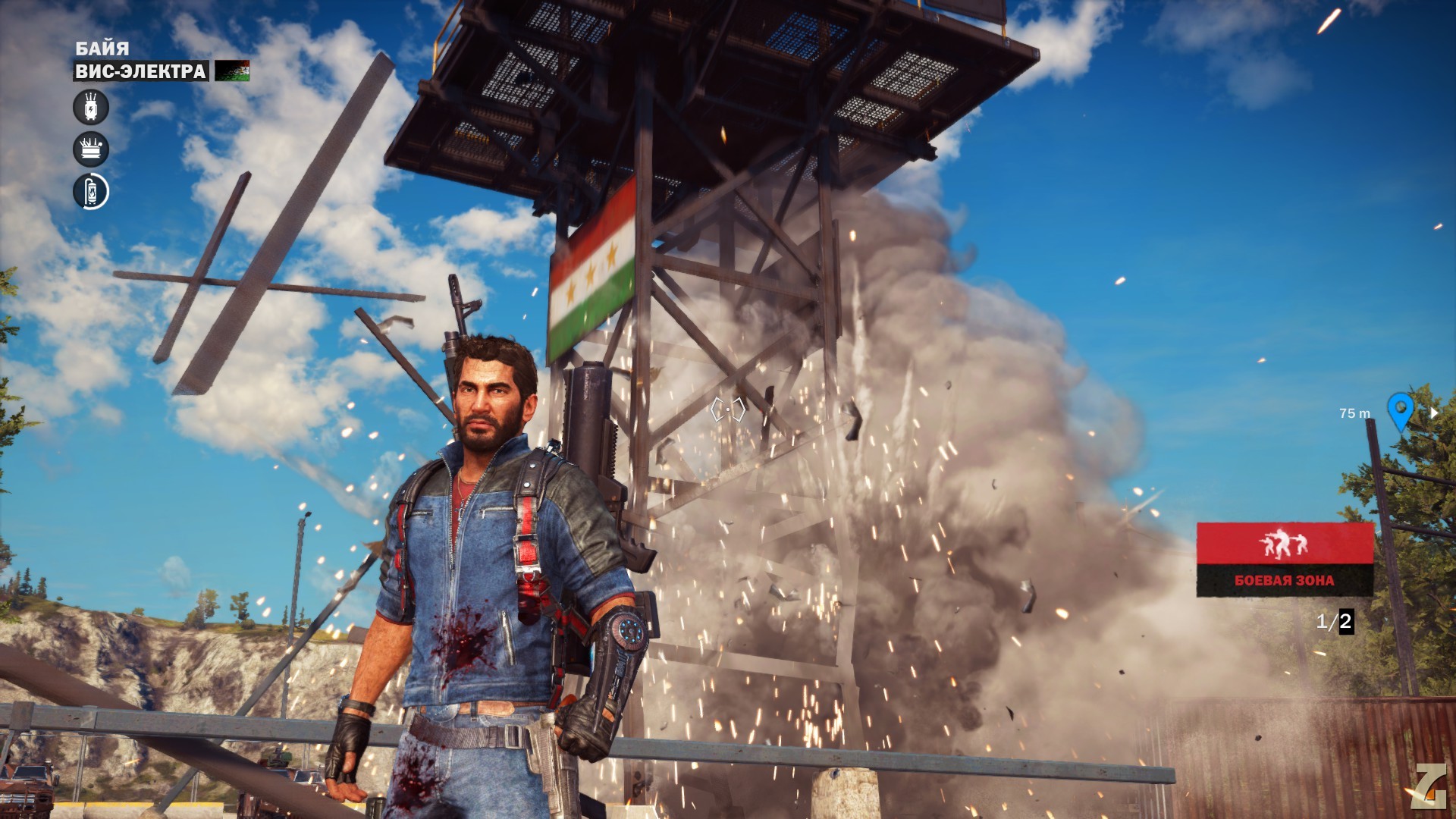Select the substation generator objective icon
Image resolution: width=1456 pixels, height=819 pixels.
point(91,149)
